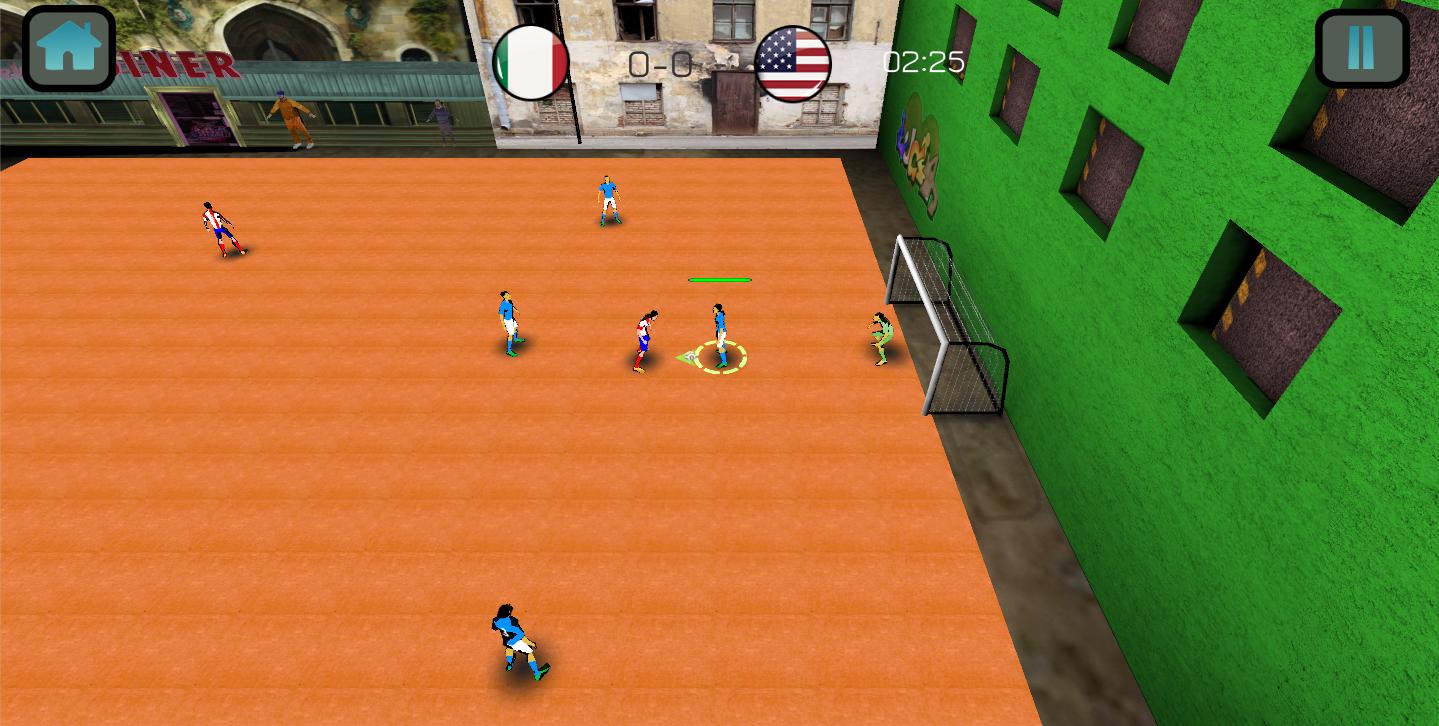
Task: Select the blue defender on the left flank
Action: pyautogui.click(x=508, y=320)
